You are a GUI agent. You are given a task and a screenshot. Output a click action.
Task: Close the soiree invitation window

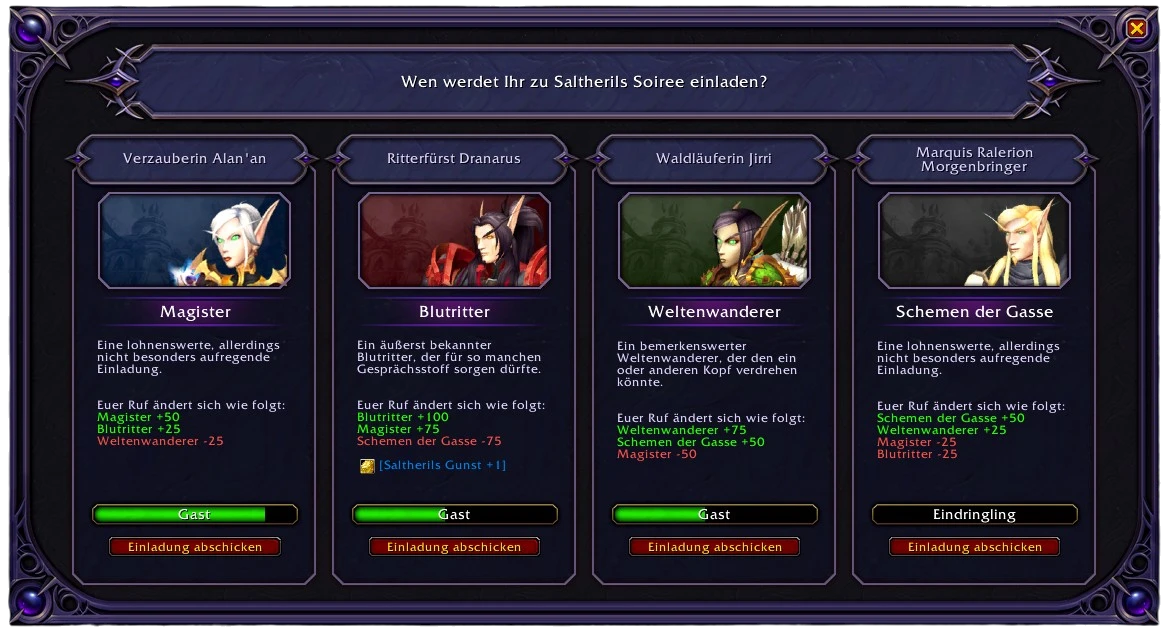click(1137, 29)
